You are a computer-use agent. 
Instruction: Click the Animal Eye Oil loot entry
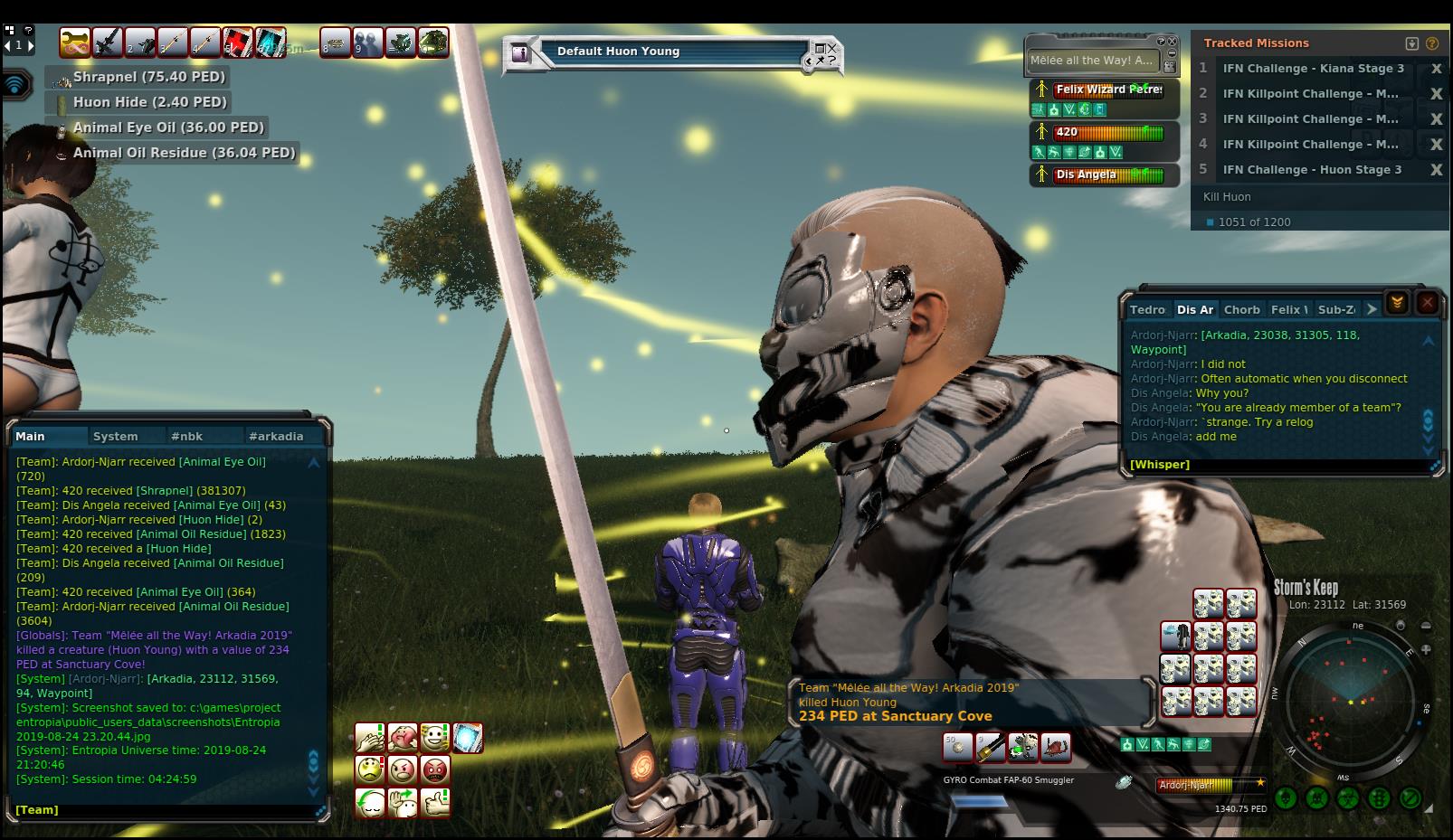tap(167, 127)
